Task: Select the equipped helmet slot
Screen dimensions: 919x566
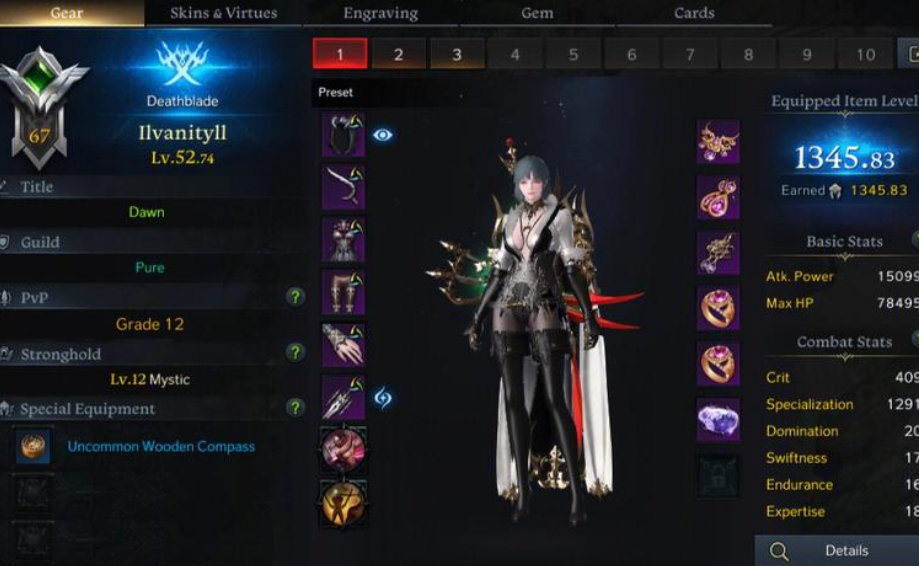Action: pos(343,135)
